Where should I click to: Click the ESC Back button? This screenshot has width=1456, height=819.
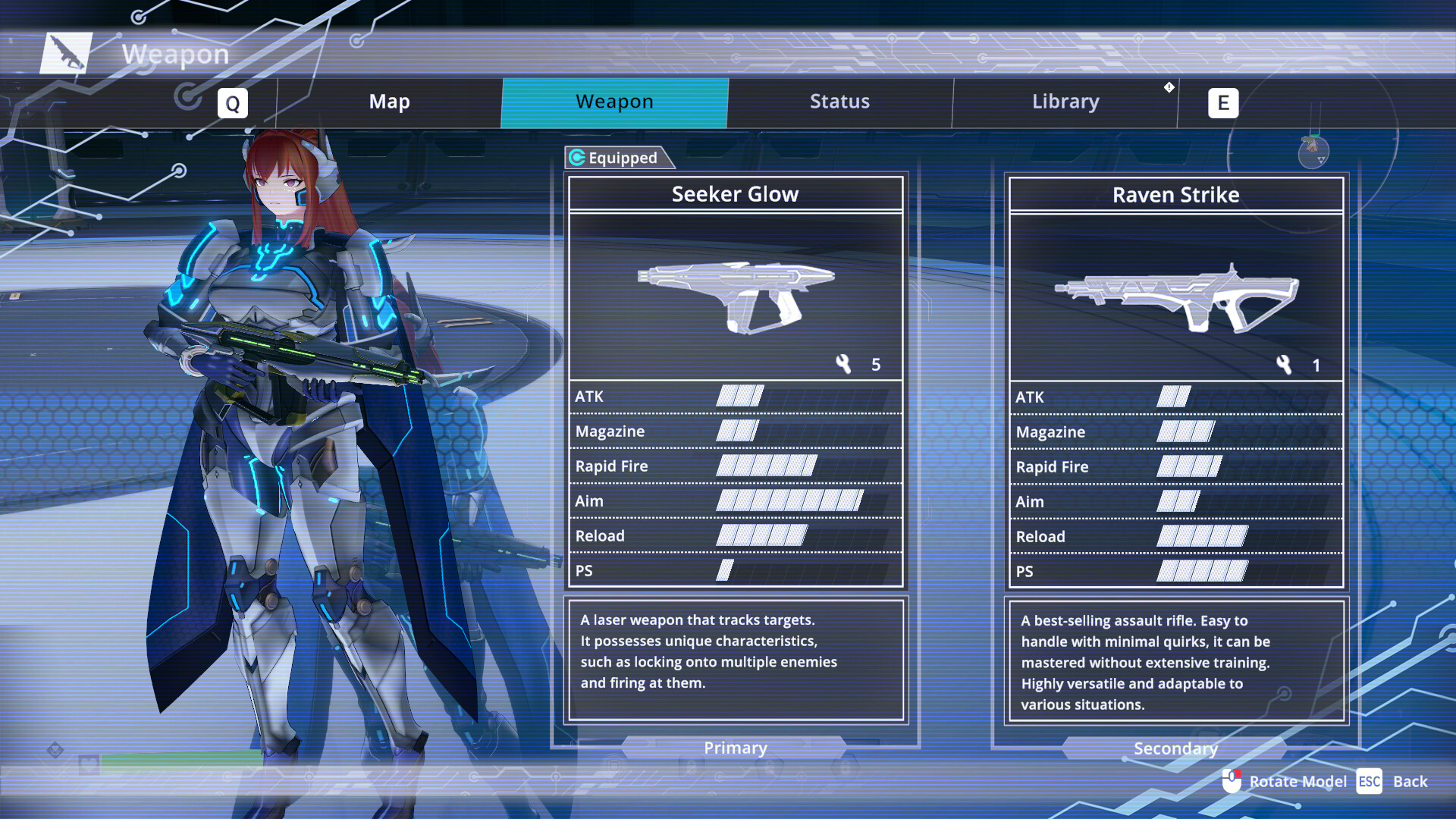pyautogui.click(x=1368, y=781)
